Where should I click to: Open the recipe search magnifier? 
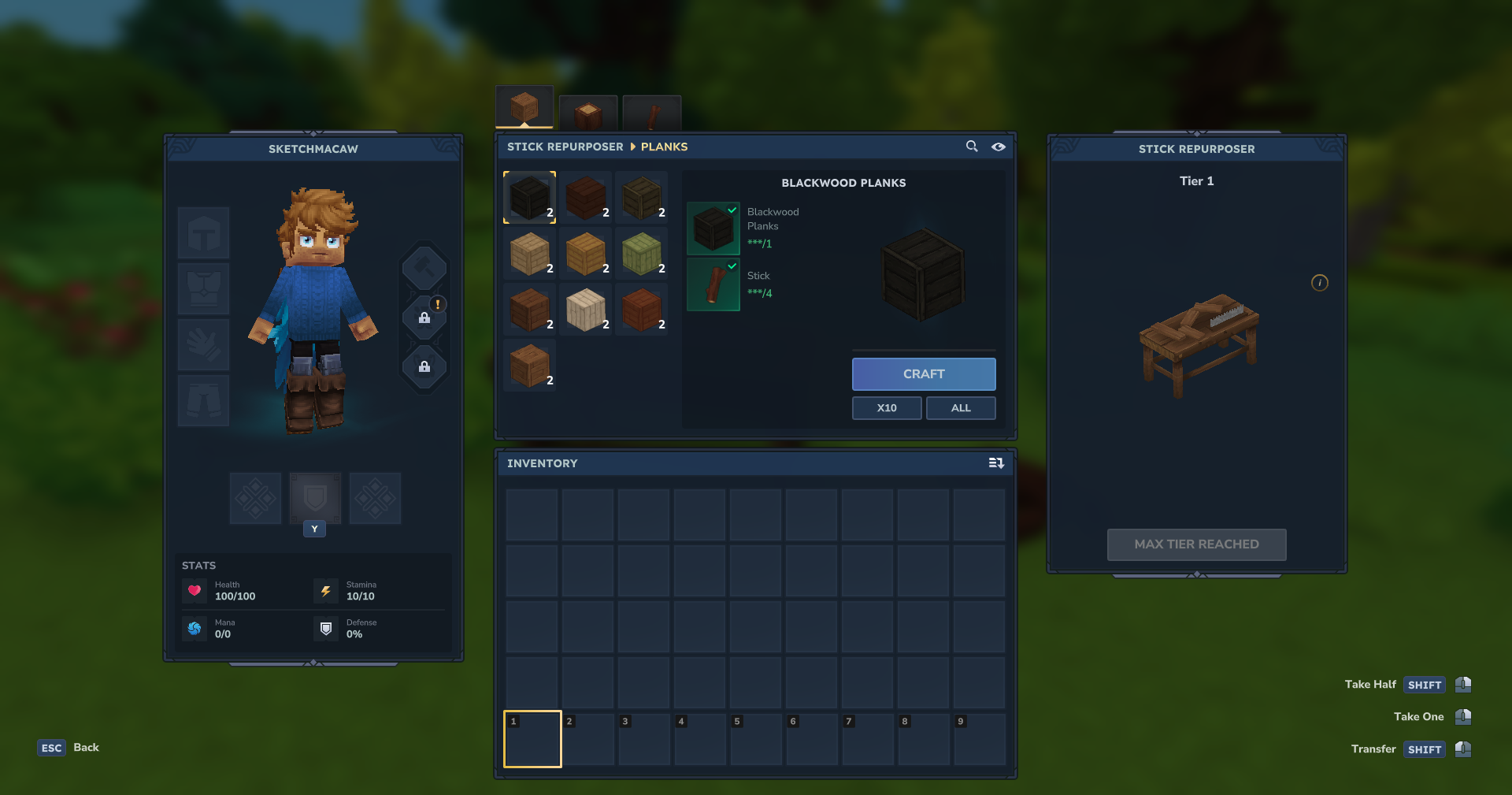972,147
